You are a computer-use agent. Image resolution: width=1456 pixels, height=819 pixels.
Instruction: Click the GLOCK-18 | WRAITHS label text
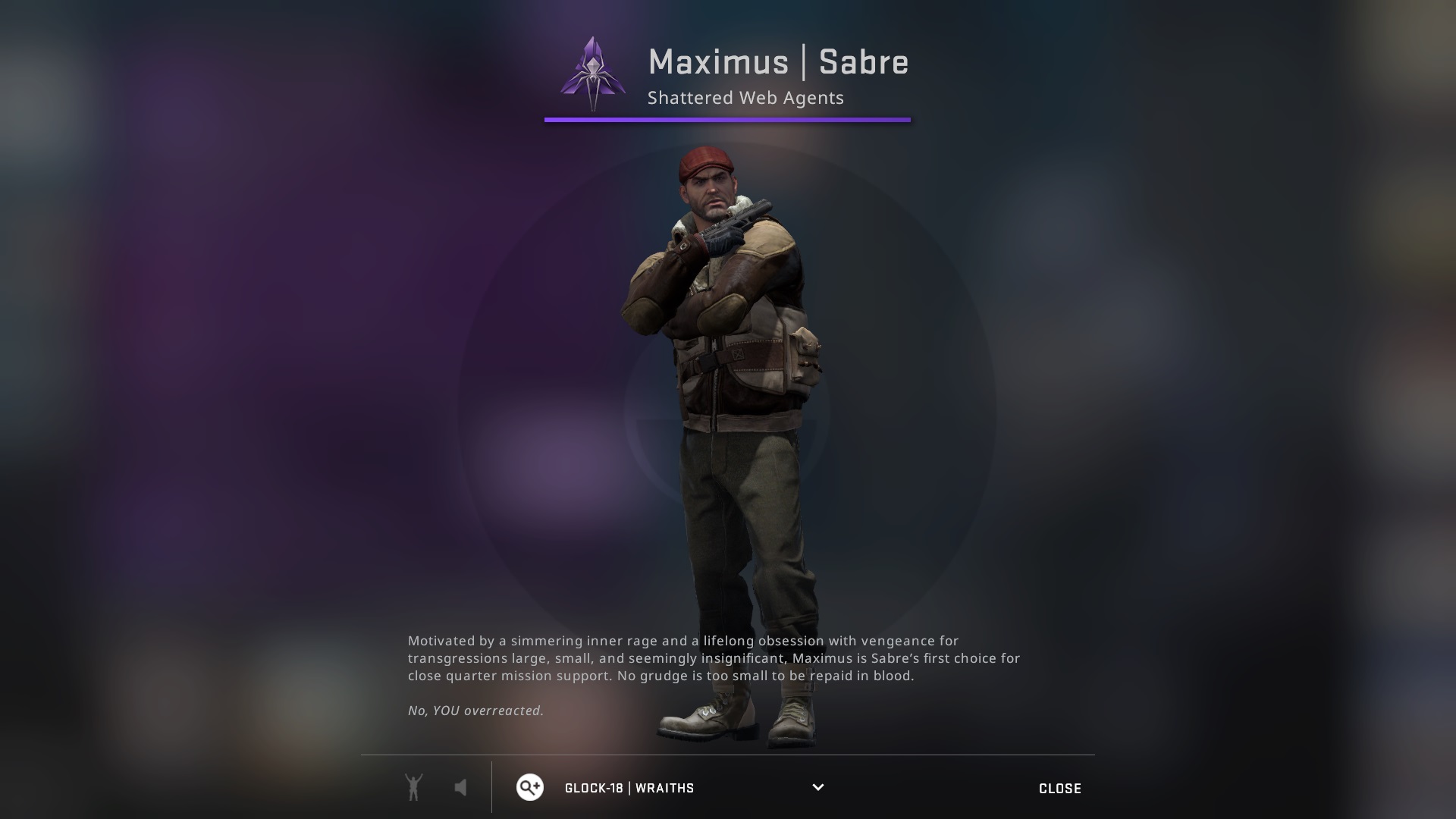[x=629, y=788]
